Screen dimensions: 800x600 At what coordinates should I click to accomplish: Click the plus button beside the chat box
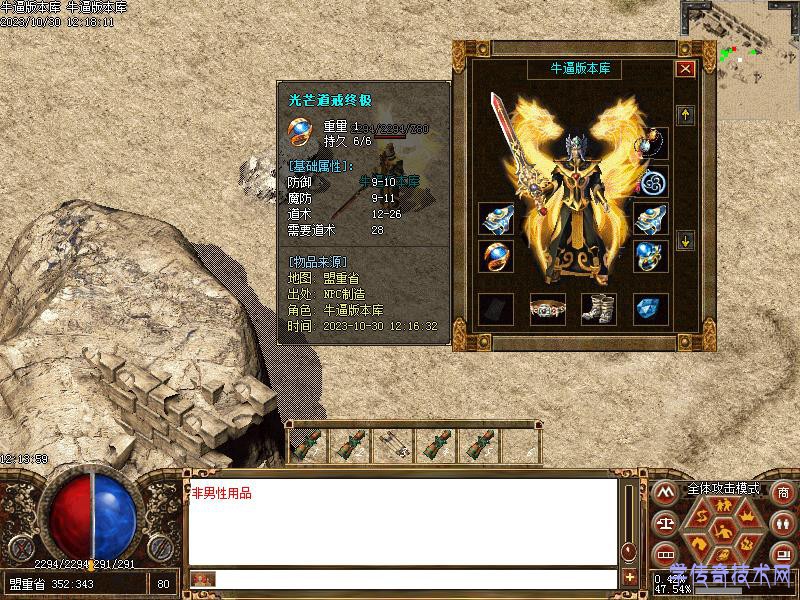[x=629, y=577]
